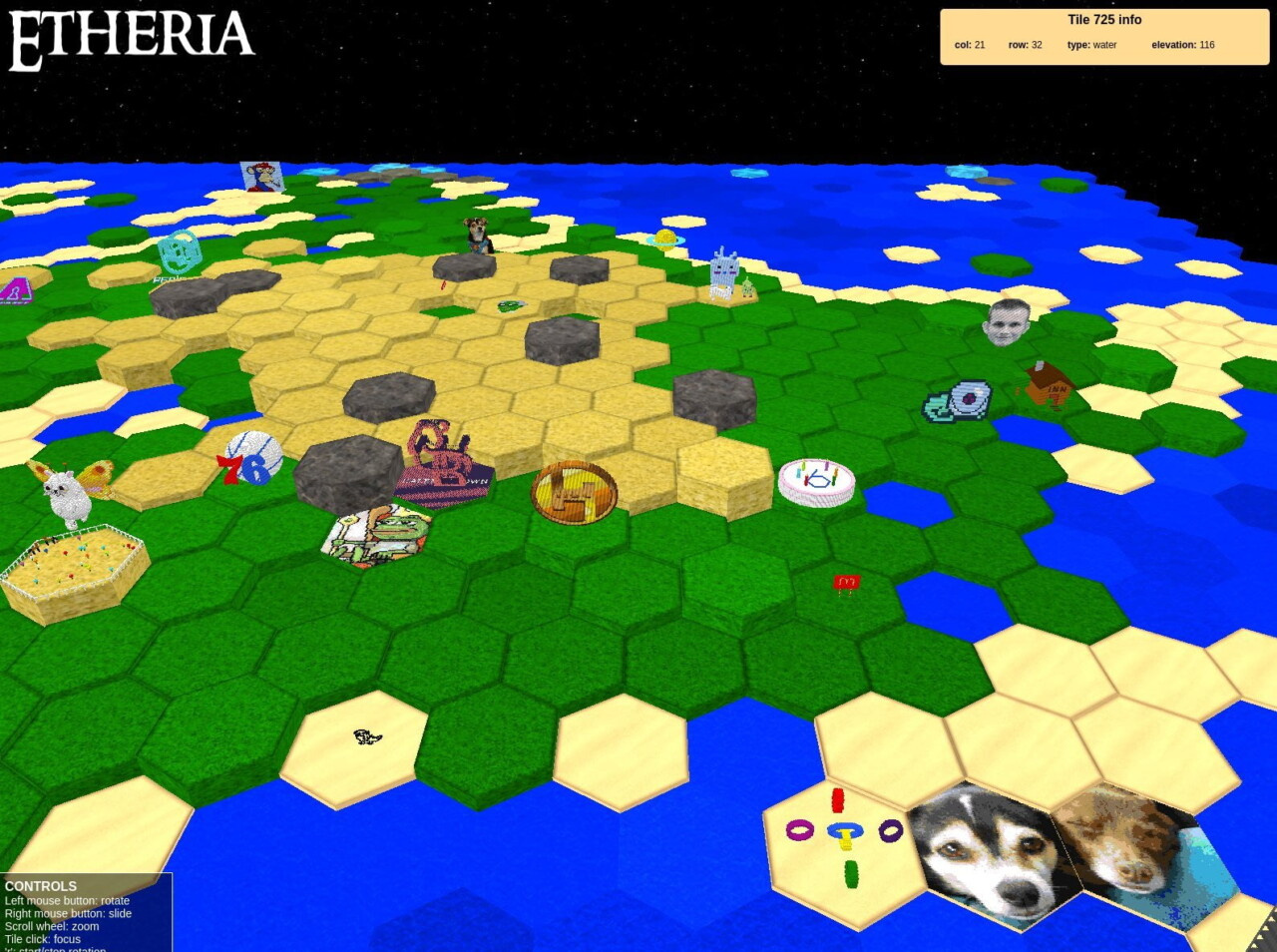The width and height of the screenshot is (1277, 952).
Task: Focus the birthday cake tile
Action: pyautogui.click(x=816, y=481)
